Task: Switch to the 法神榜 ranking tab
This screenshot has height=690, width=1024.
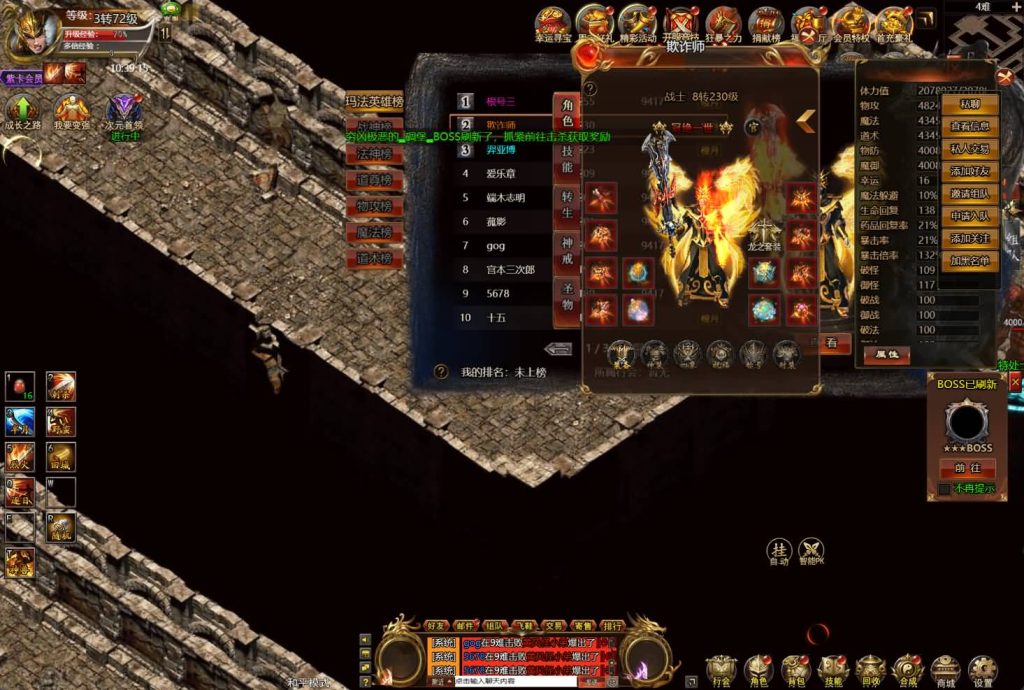Action: (373, 154)
